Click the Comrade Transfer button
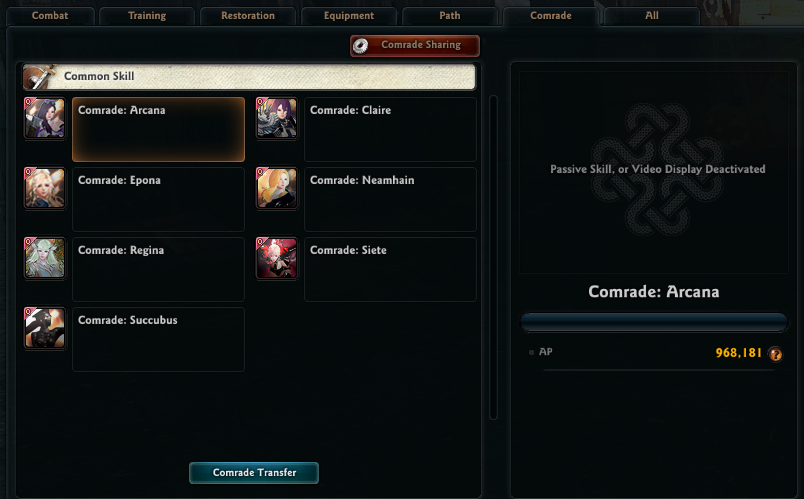Viewport: 804px width, 499px height. tap(254, 472)
